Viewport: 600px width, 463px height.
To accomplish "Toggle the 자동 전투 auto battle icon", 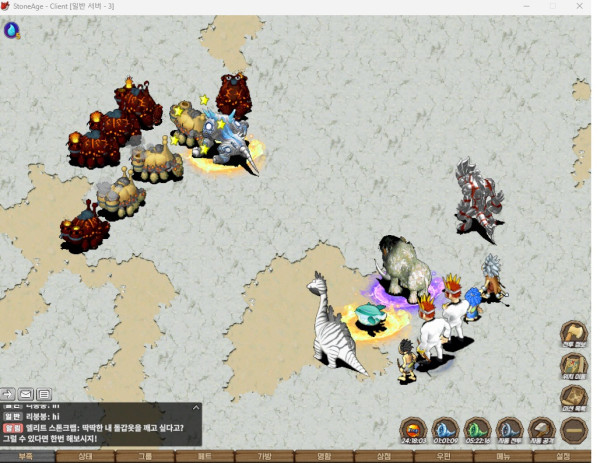I will tap(509, 431).
